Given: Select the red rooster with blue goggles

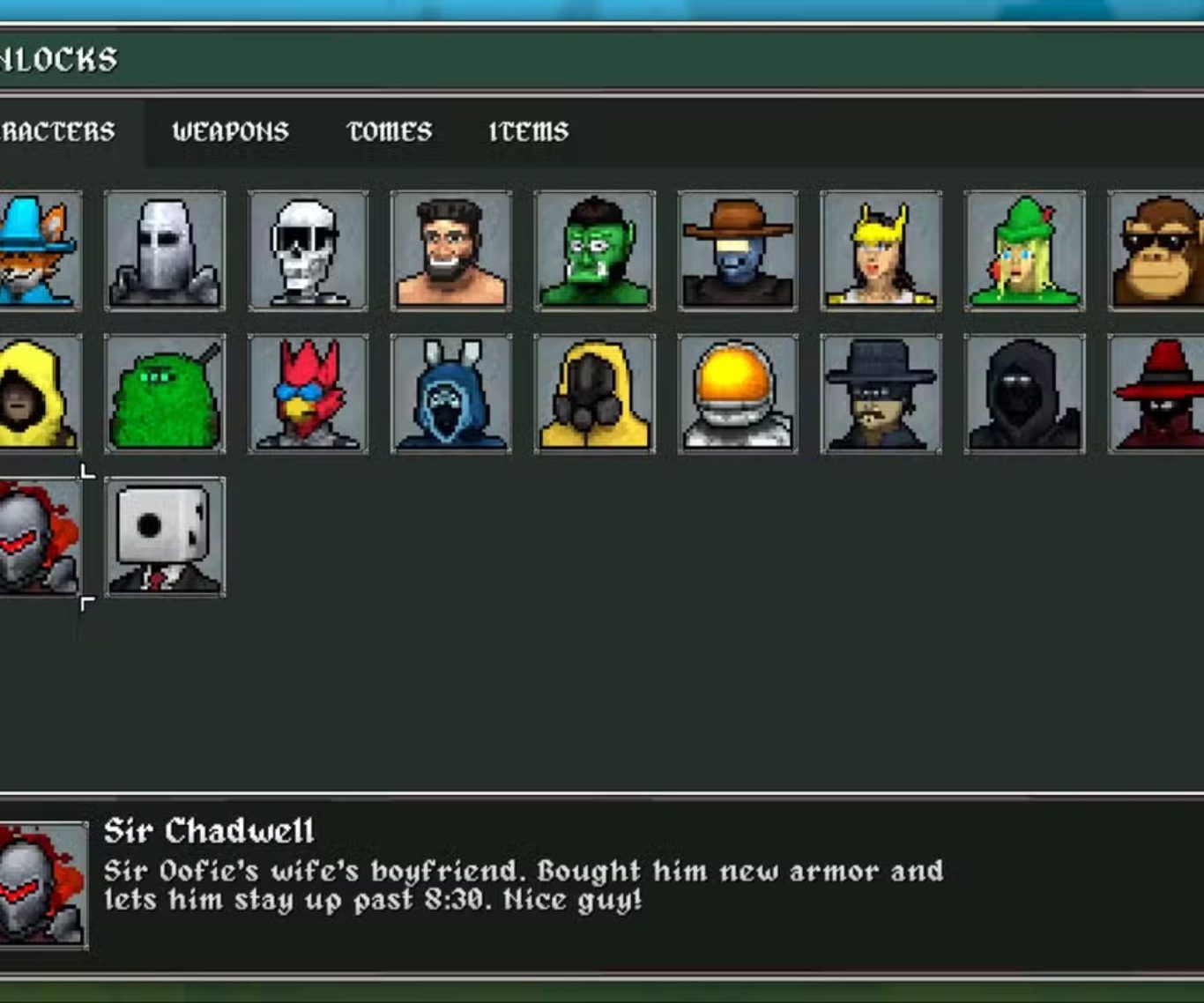Looking at the screenshot, I should click(308, 394).
